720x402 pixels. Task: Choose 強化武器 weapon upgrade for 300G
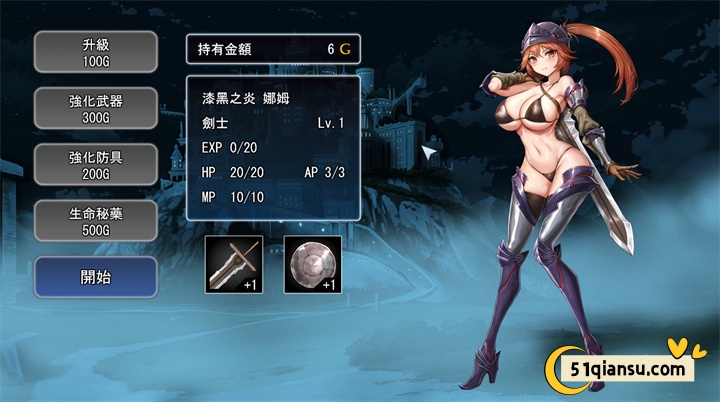[x=96, y=108]
